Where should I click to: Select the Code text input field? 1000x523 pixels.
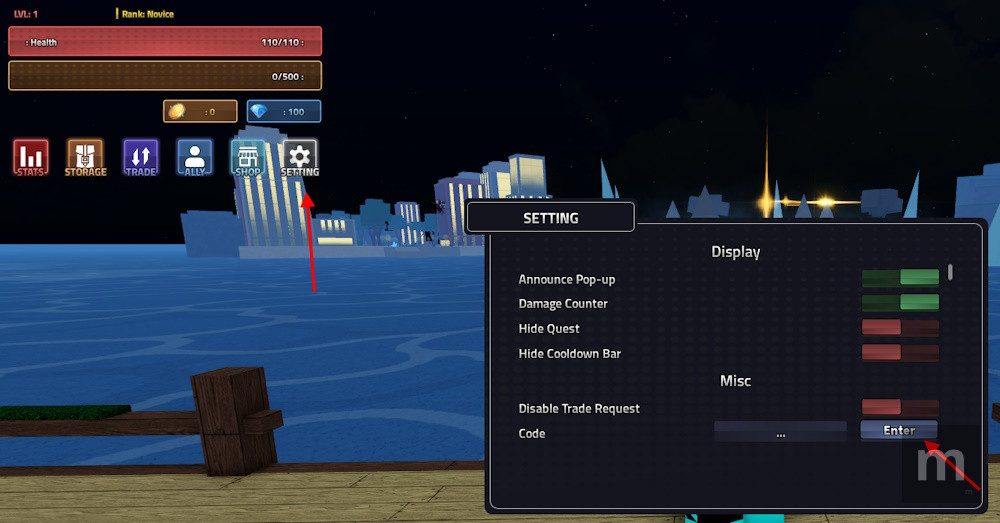click(780, 433)
